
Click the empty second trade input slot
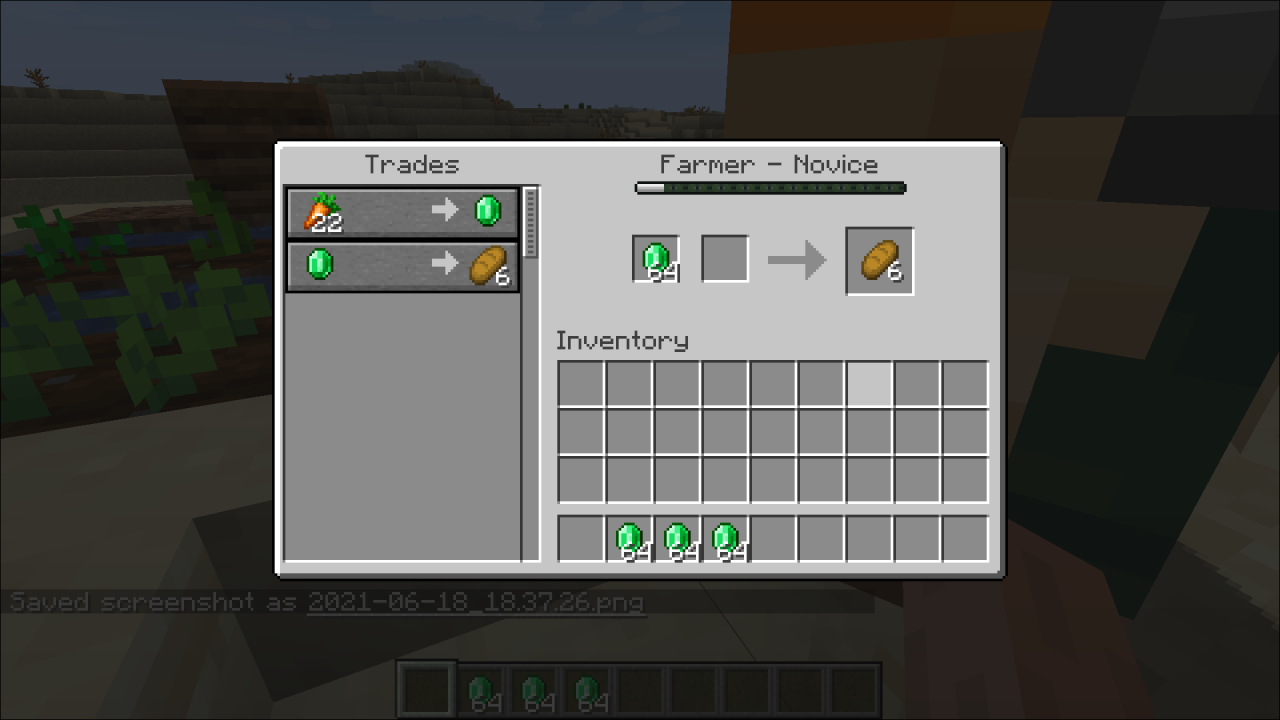724,258
